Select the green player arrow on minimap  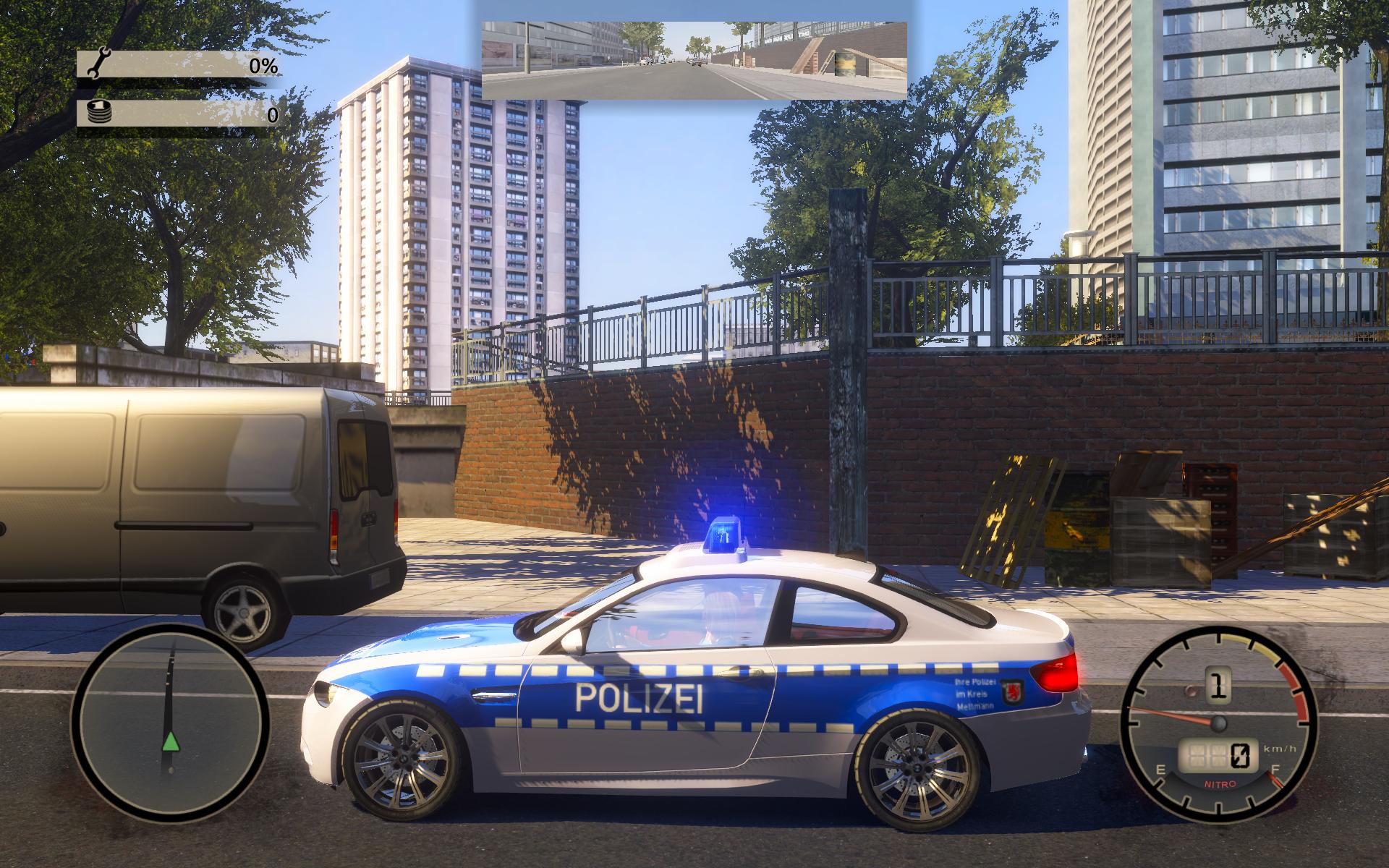170,741
